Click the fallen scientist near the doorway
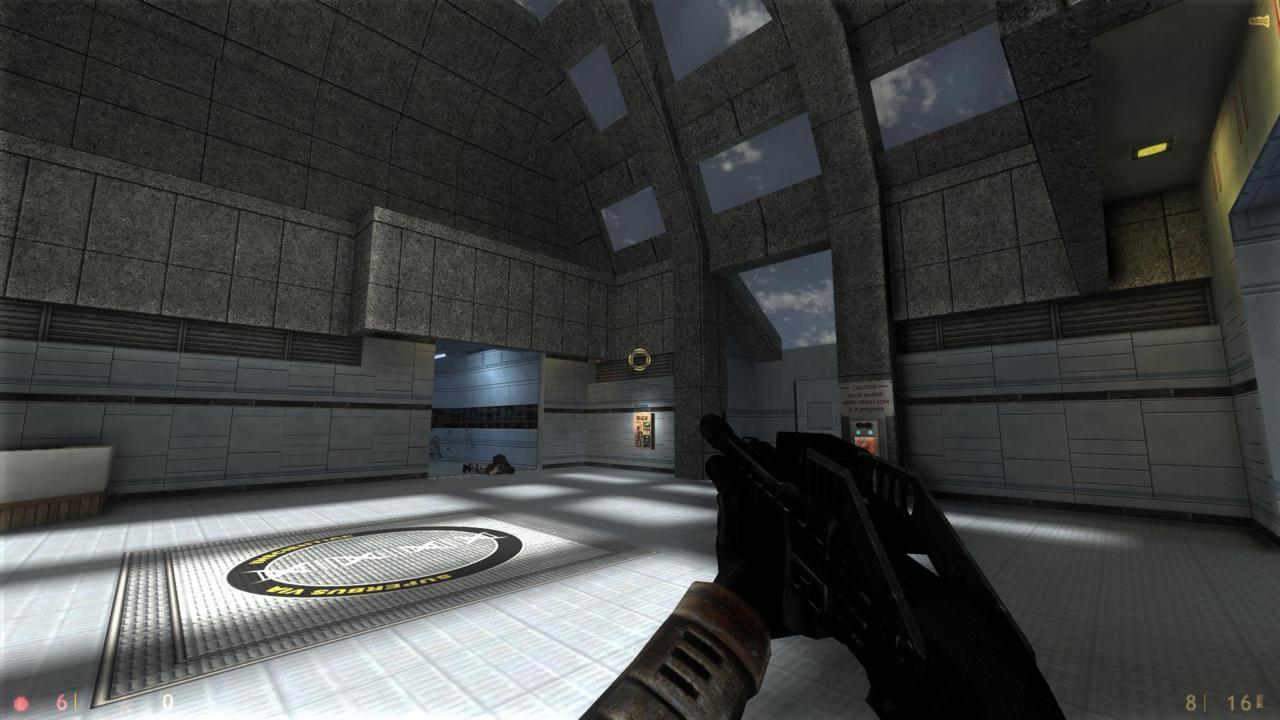The height and width of the screenshot is (720, 1280). [487, 464]
